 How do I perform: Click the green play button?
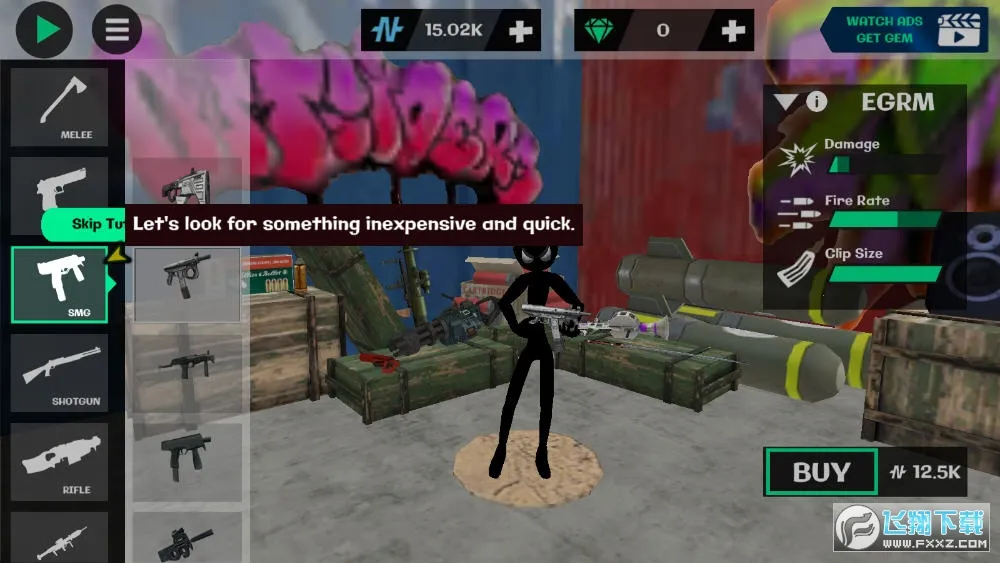click(x=44, y=30)
